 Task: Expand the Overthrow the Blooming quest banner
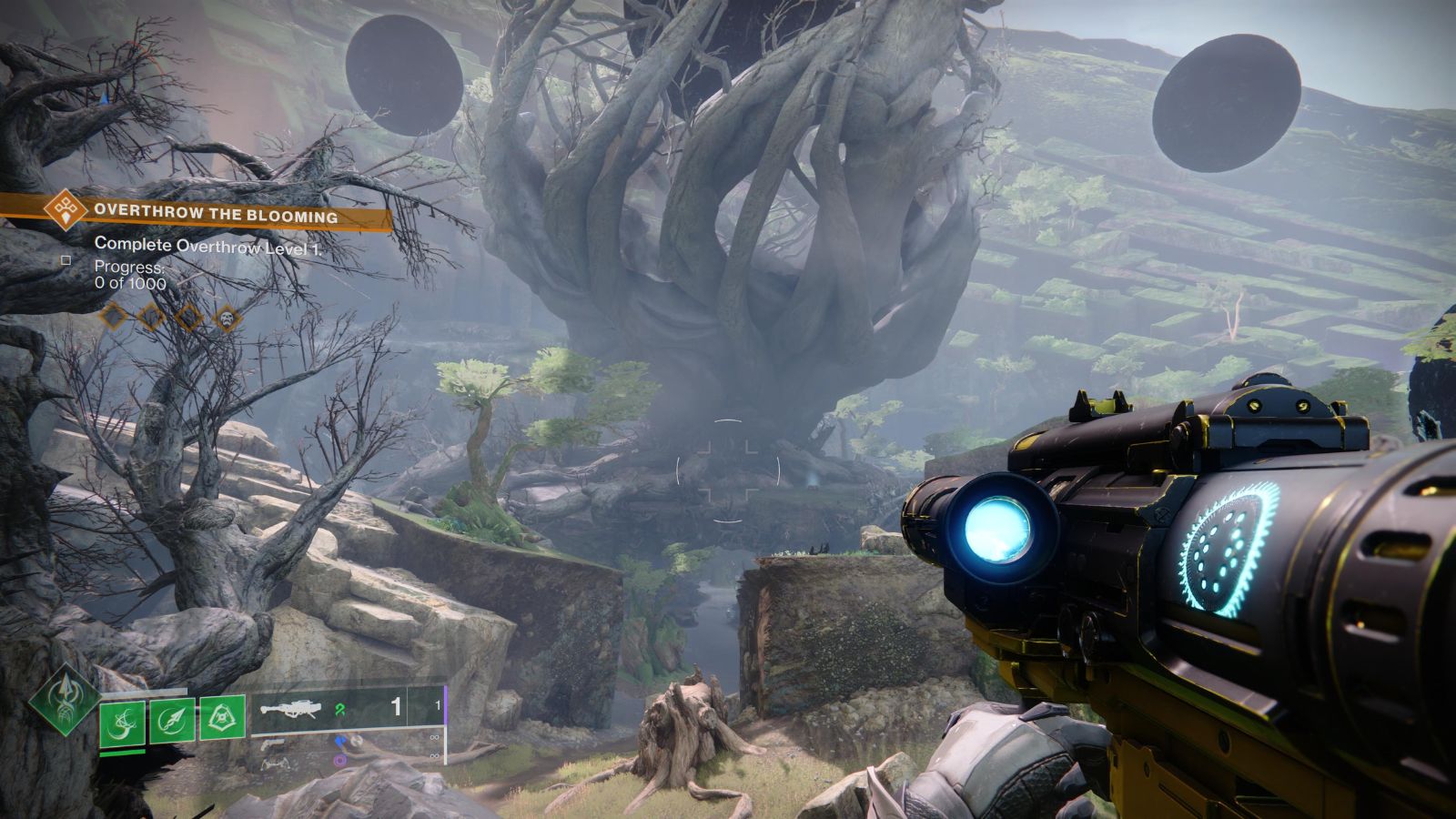click(x=218, y=213)
